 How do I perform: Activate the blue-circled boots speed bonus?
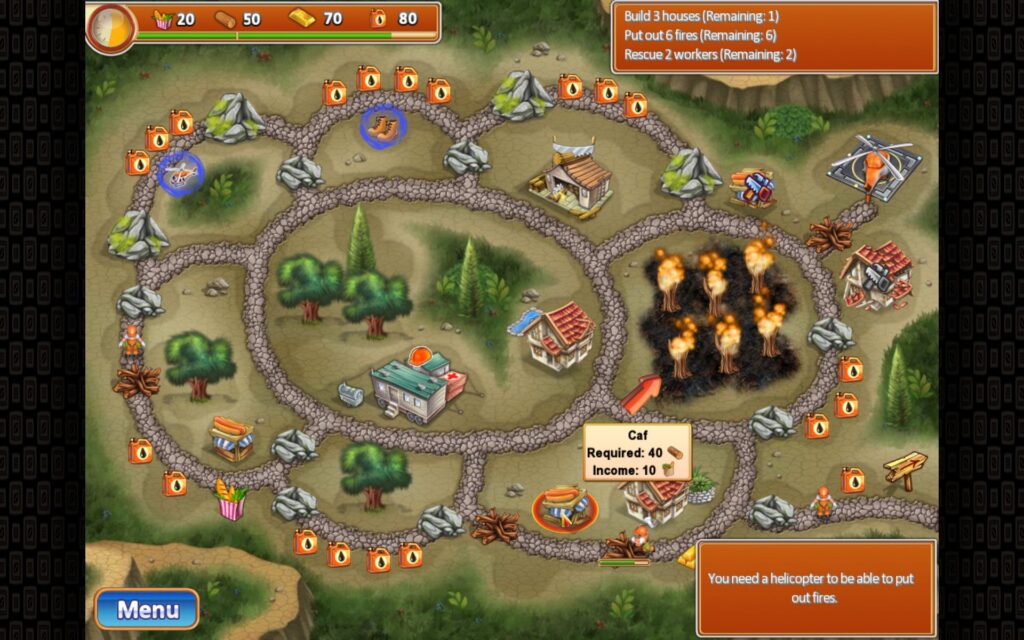tap(382, 127)
